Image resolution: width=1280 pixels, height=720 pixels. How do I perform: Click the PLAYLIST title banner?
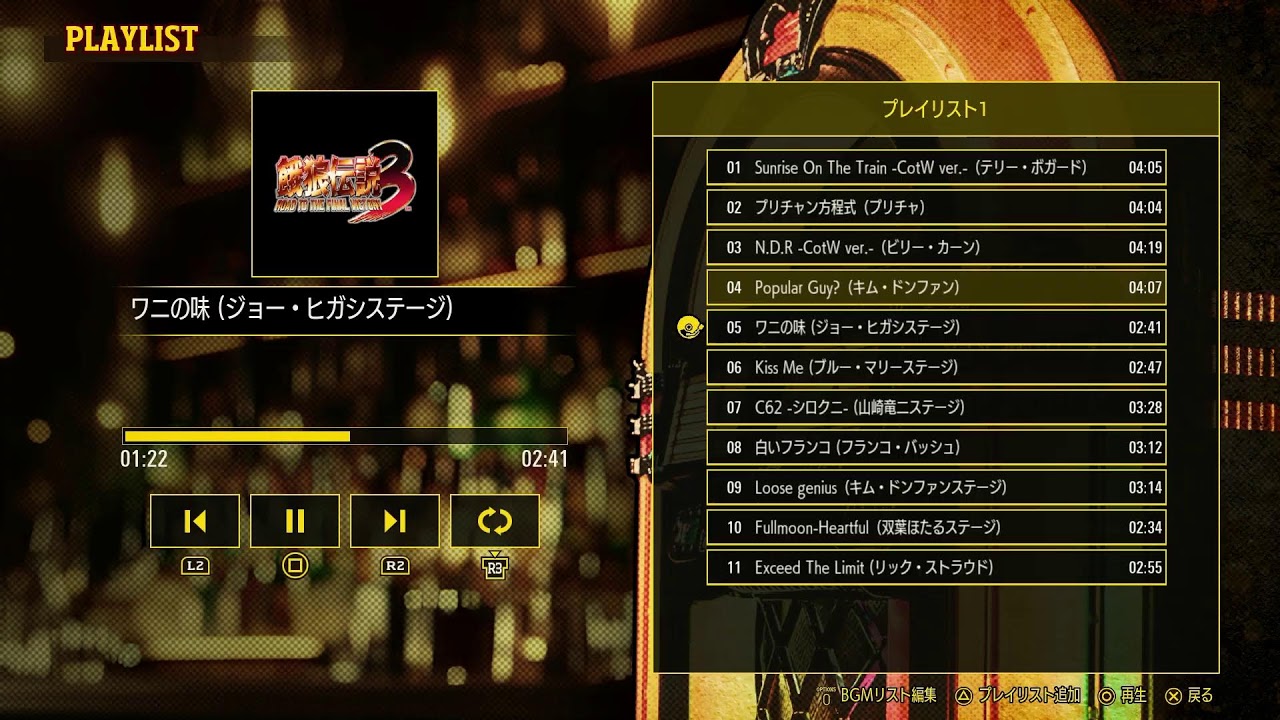(x=130, y=40)
